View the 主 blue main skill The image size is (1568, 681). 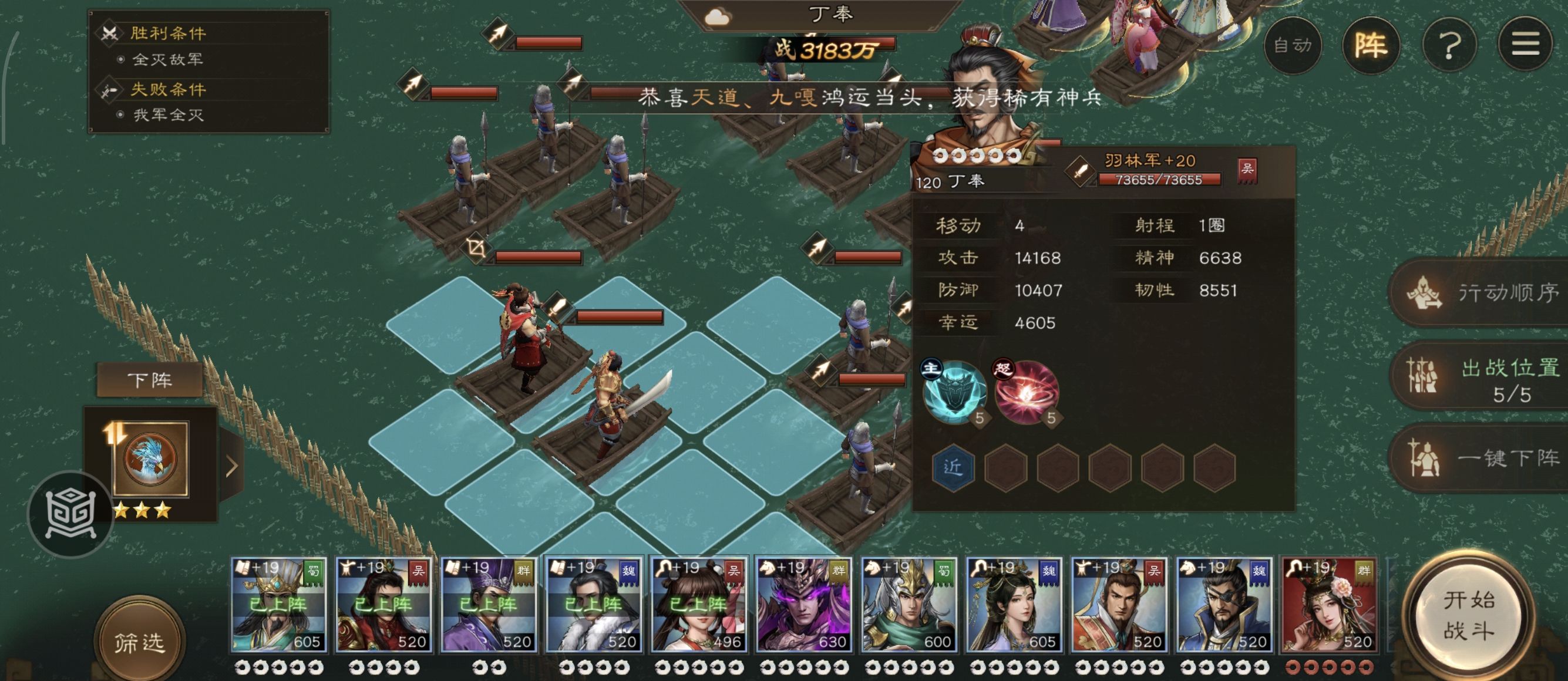coord(954,392)
